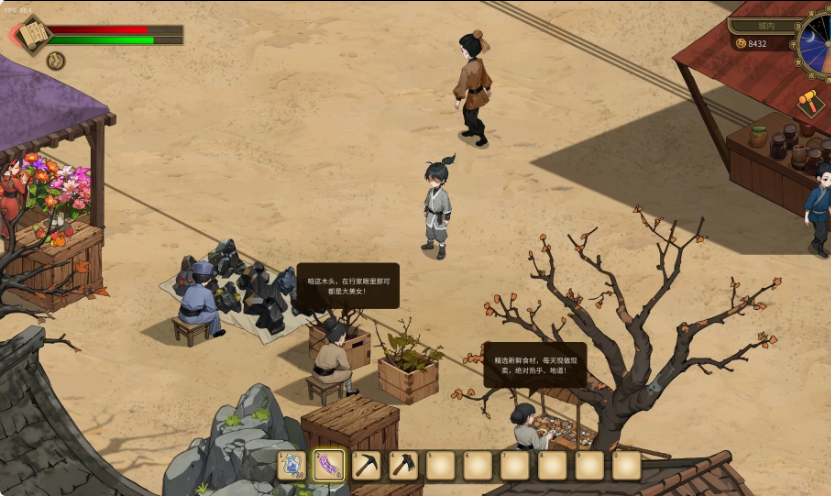Open the scroll icon beside the health bar
831x496 pixels.
pyautogui.click(x=32, y=35)
